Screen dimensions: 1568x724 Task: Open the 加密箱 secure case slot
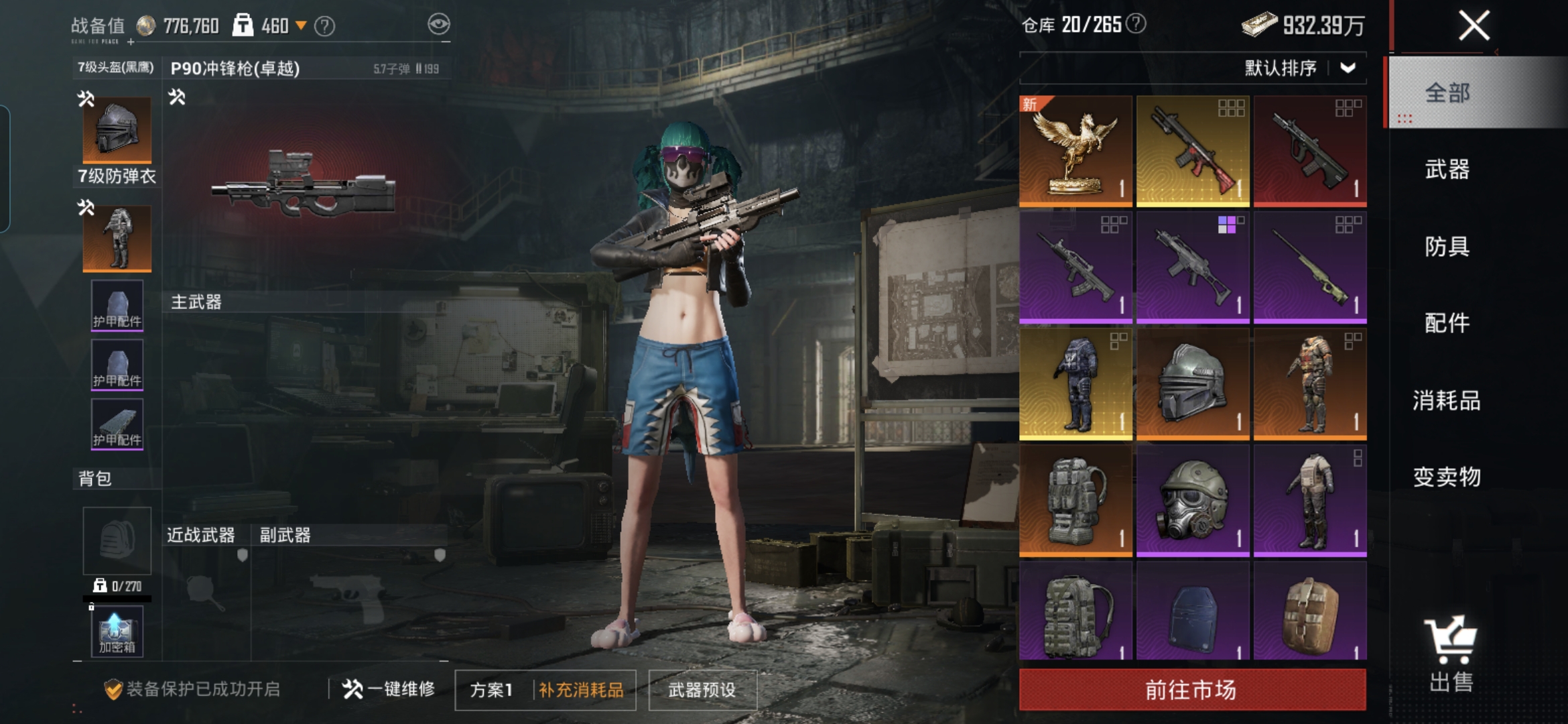(117, 631)
